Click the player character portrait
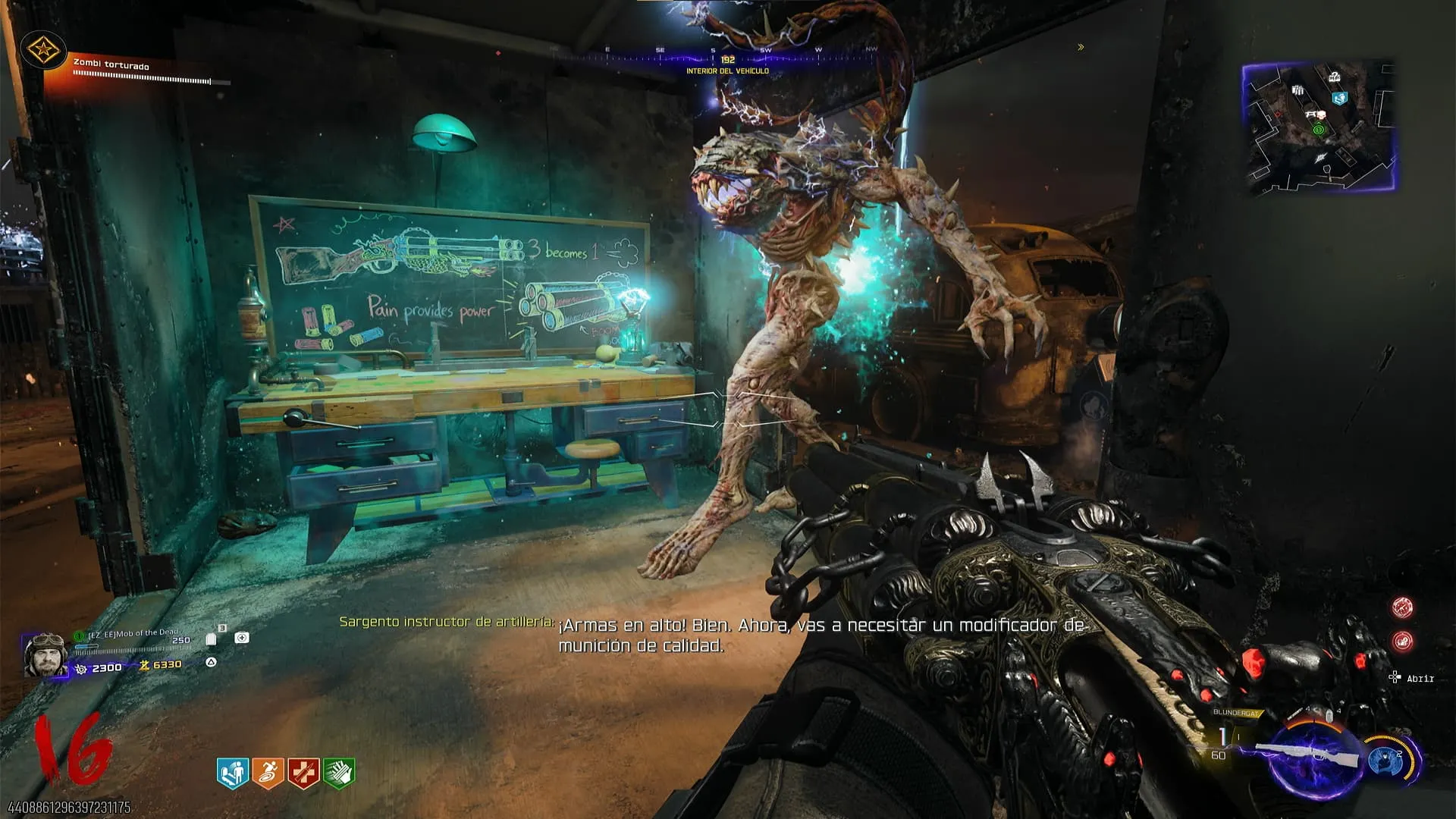Screen dimensions: 1456x819 pyautogui.click(x=45, y=654)
